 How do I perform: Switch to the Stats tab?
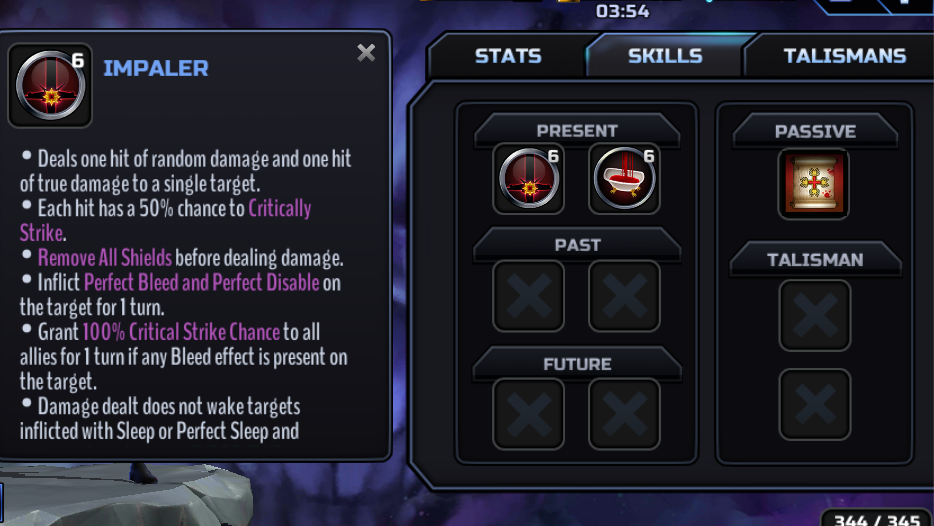[507, 56]
